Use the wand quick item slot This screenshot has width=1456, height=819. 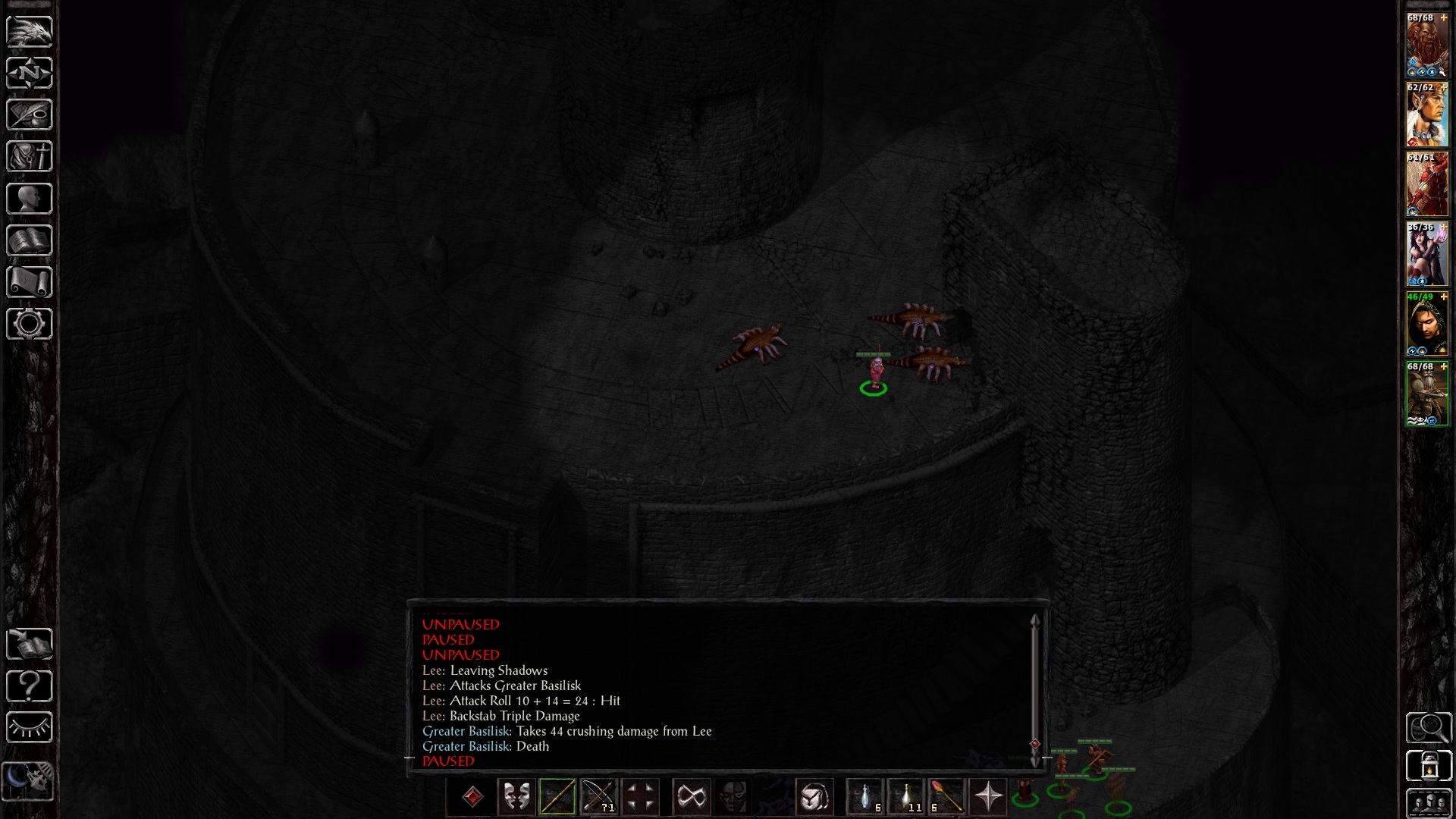tap(946, 797)
